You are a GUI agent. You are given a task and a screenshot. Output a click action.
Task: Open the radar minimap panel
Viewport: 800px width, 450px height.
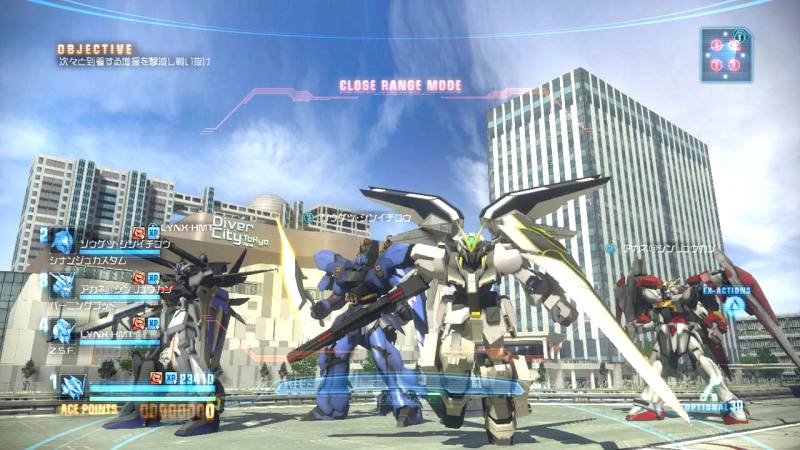[725, 54]
